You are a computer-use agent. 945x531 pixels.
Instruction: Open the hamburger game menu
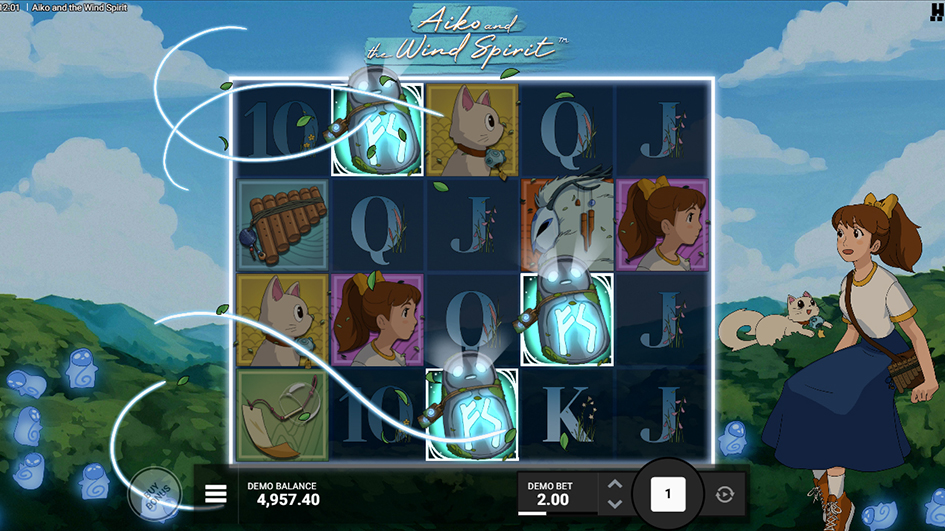tap(215, 493)
